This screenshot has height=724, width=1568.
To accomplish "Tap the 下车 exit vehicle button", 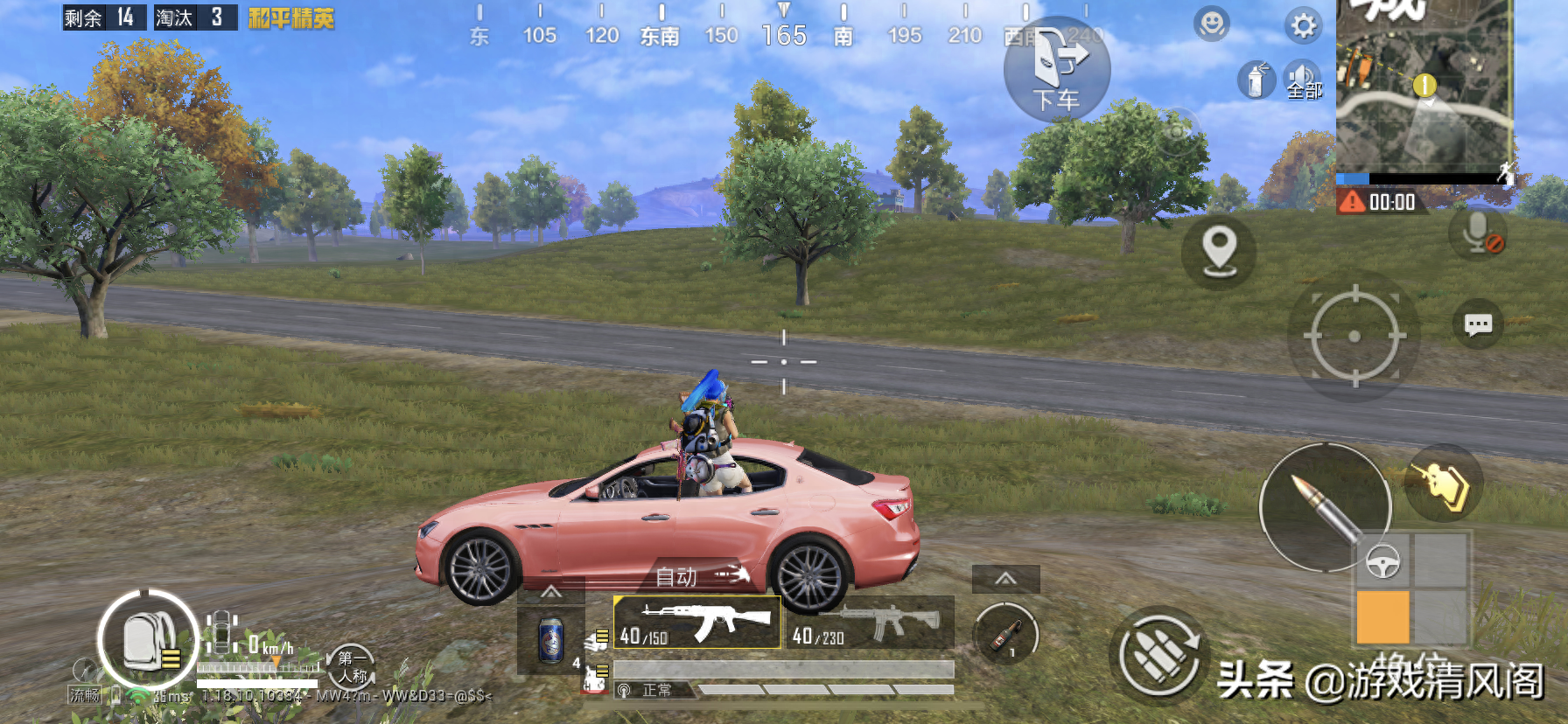I will point(1057,71).
